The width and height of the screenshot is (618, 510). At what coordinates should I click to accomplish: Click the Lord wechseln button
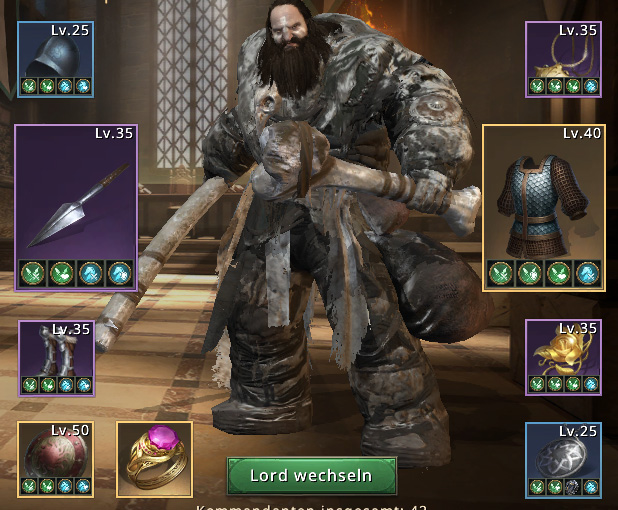pyautogui.click(x=311, y=475)
